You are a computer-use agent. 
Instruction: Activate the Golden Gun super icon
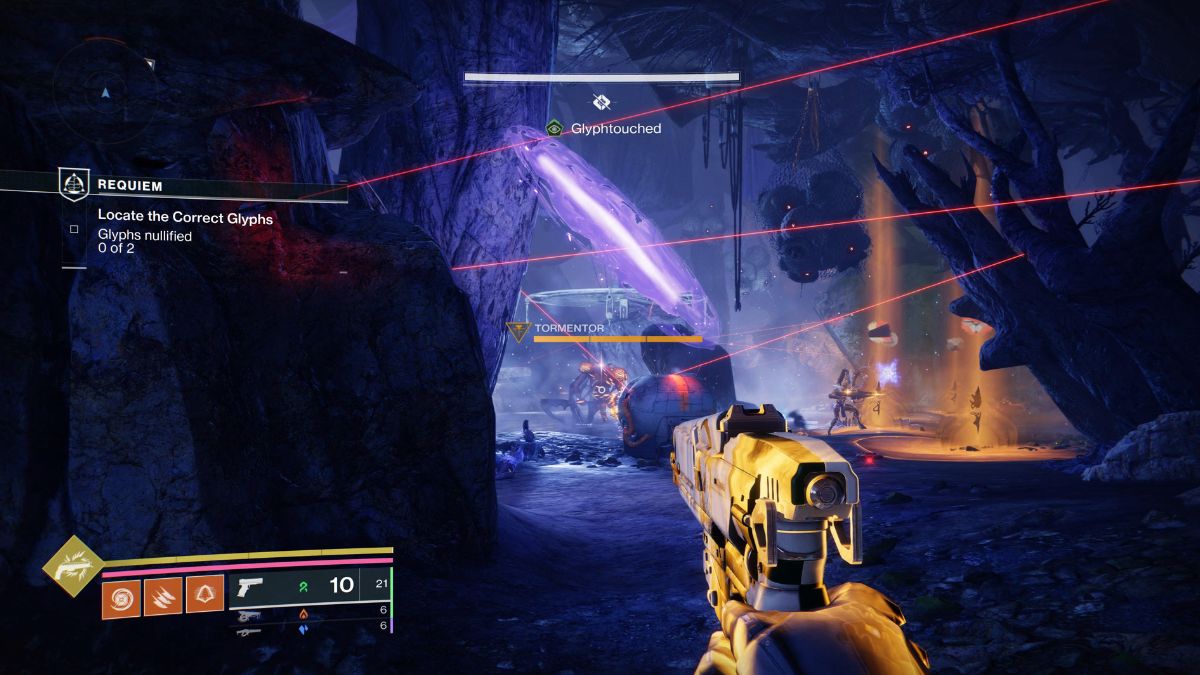click(x=71, y=565)
